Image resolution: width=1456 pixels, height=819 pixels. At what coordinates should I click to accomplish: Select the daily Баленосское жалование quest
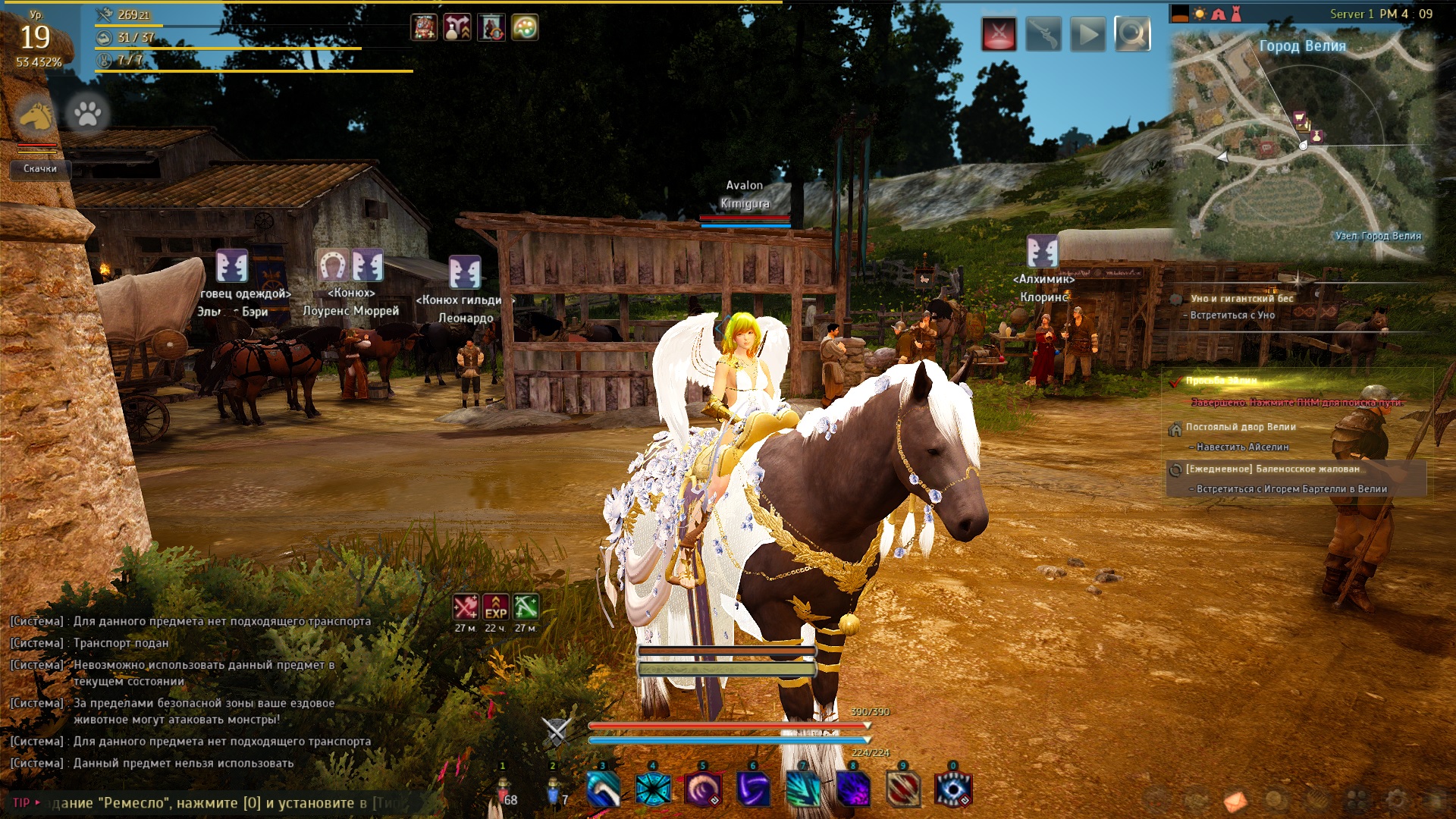point(1272,469)
